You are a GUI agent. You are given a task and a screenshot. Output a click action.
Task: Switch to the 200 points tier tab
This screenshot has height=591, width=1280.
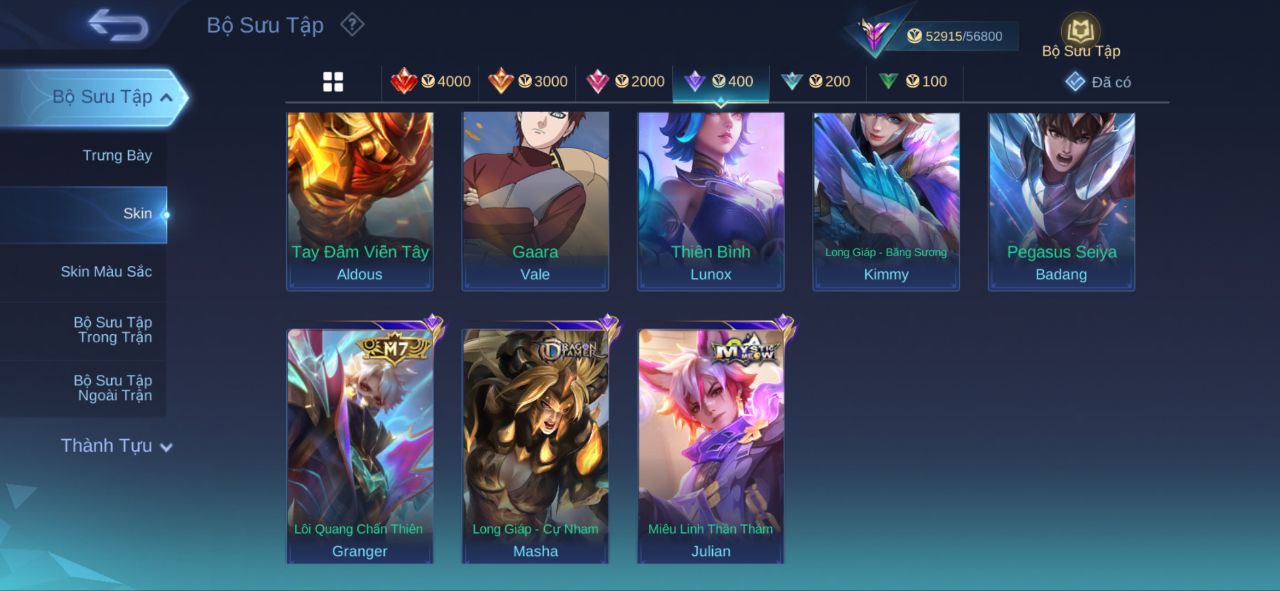click(x=816, y=82)
